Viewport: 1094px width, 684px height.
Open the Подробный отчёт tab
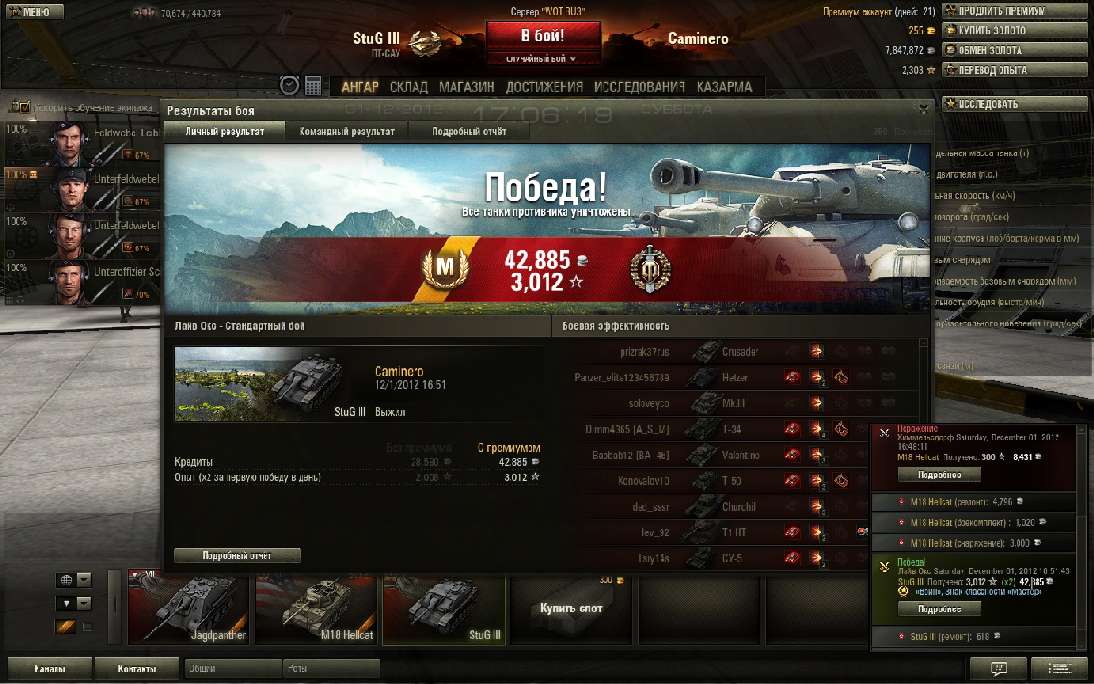coord(469,131)
